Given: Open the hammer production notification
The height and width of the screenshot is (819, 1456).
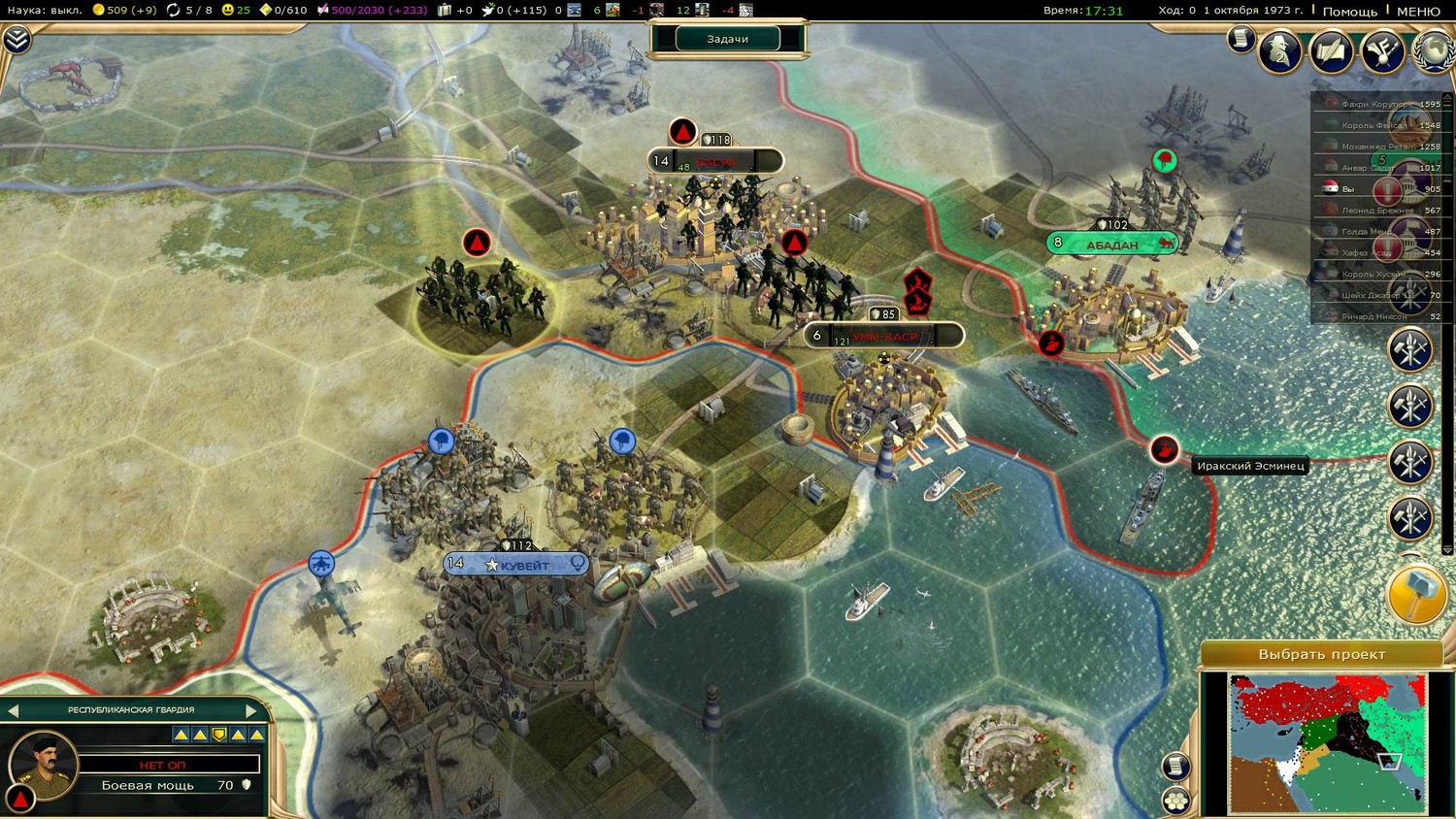Looking at the screenshot, I should point(1416,593).
